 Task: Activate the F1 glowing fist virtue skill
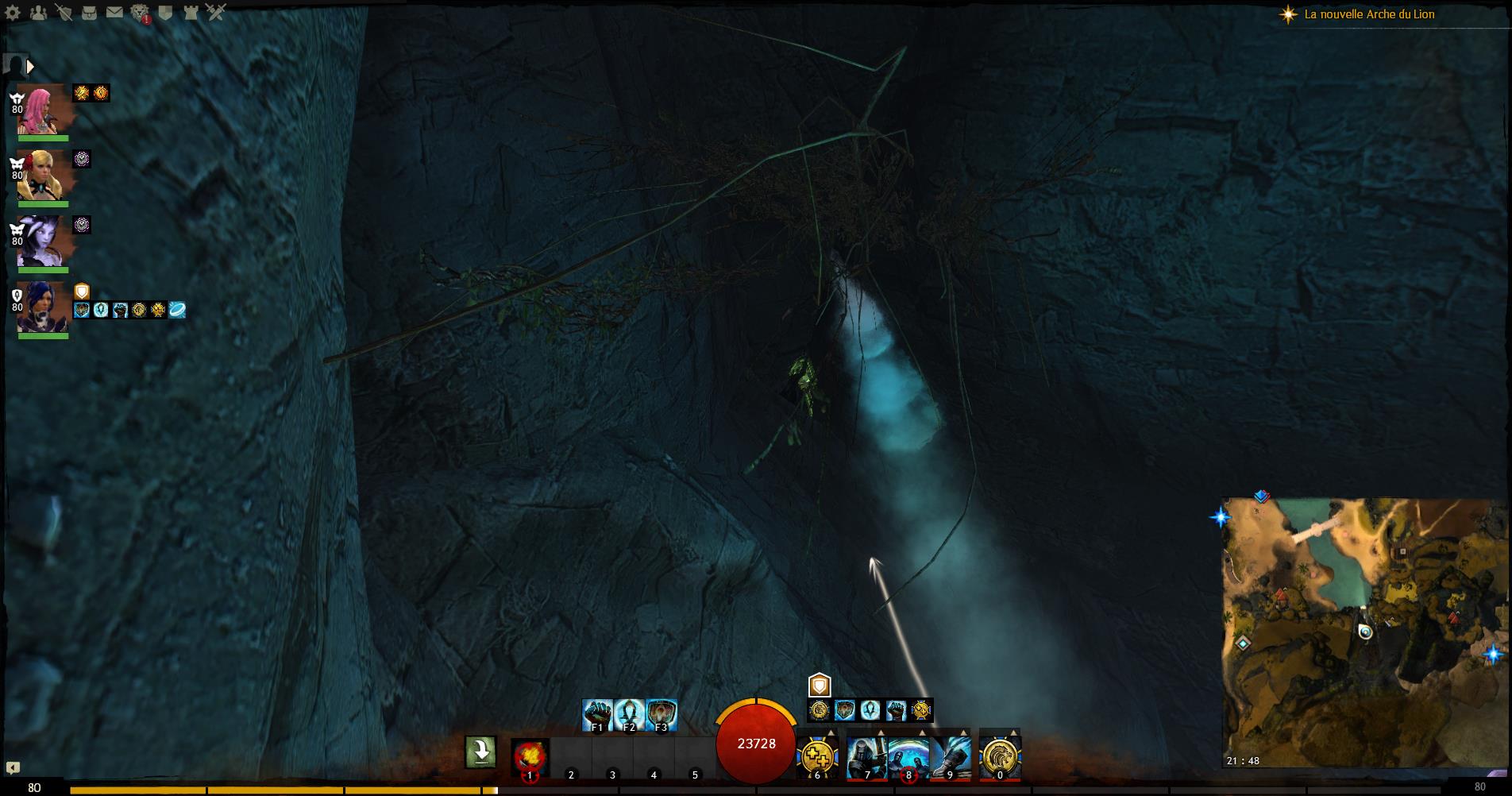(x=597, y=714)
